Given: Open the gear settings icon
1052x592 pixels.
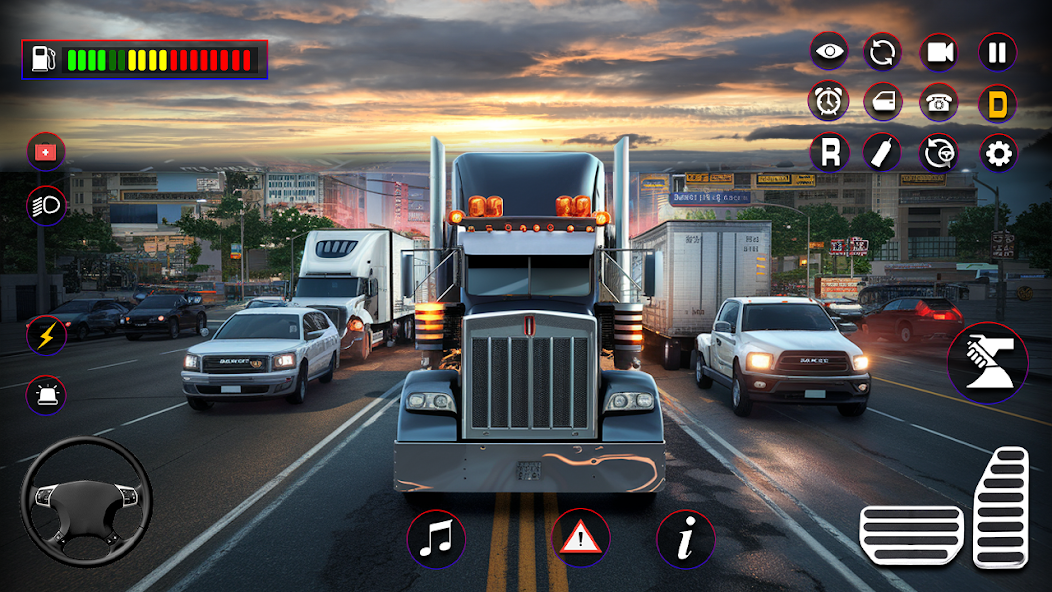Looking at the screenshot, I should (x=998, y=153).
